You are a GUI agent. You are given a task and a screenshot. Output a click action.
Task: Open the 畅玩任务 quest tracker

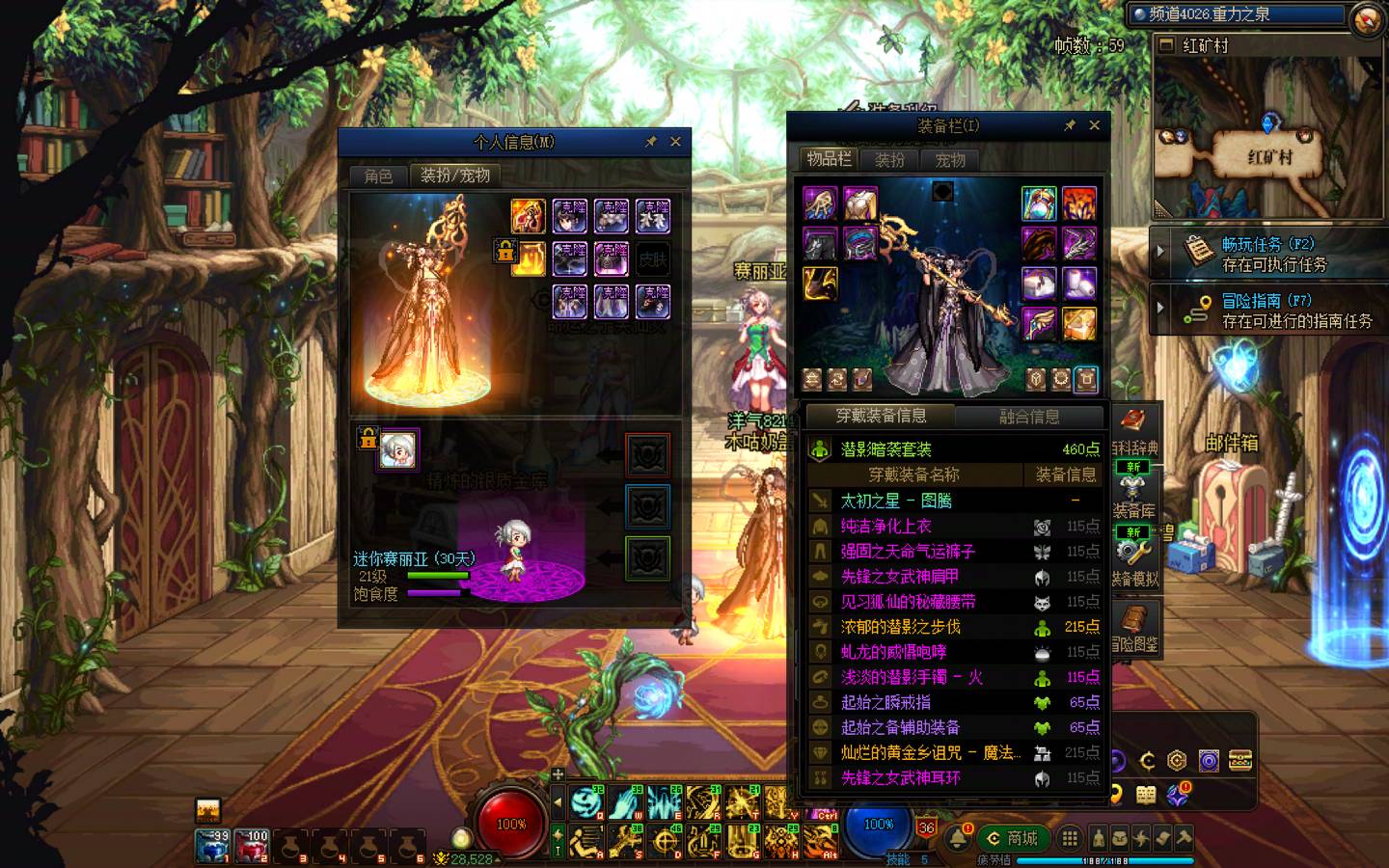1273,254
